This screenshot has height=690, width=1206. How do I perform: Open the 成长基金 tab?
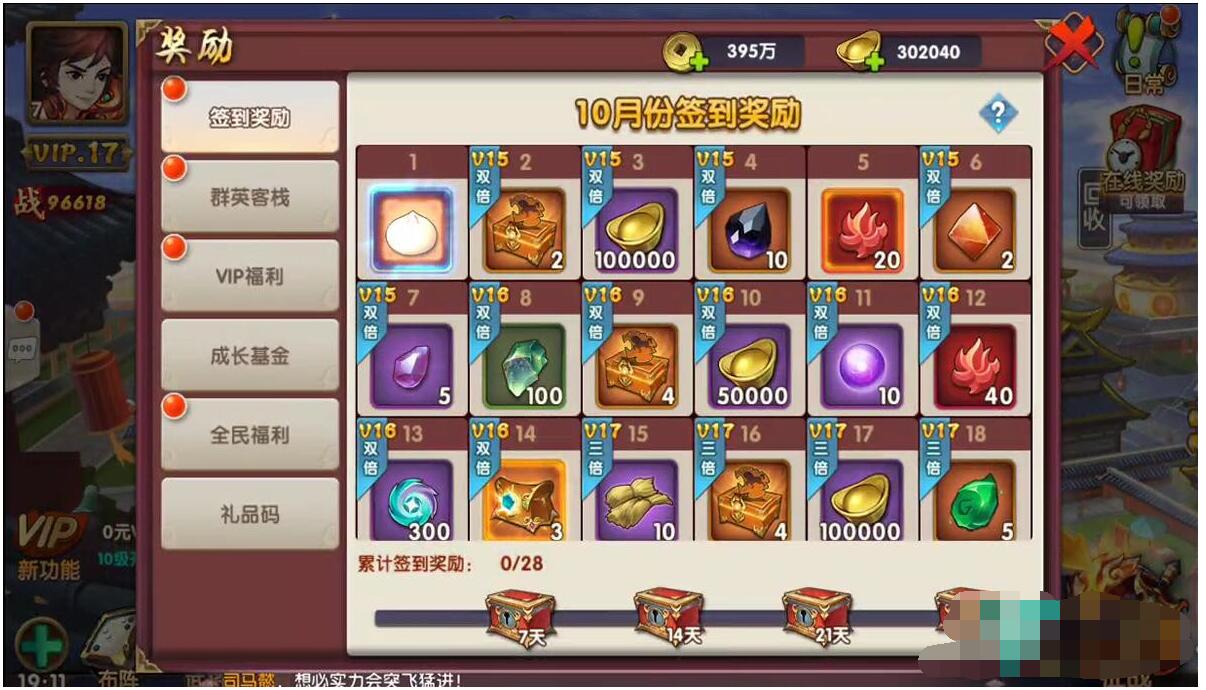[x=250, y=355]
